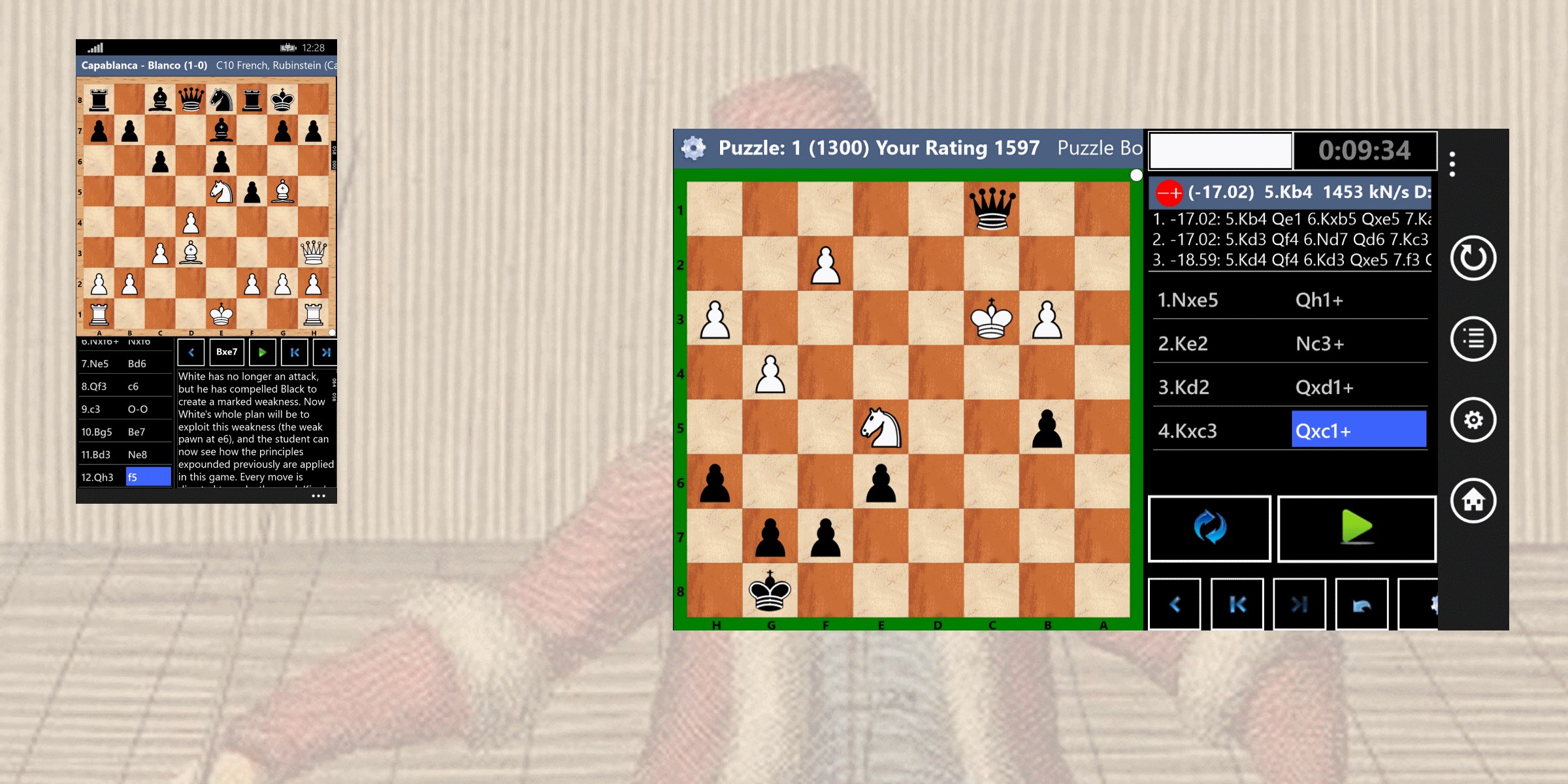The image size is (1568, 784).
Task: Jump to the first move in the puzzle app
Action: click(x=1237, y=604)
